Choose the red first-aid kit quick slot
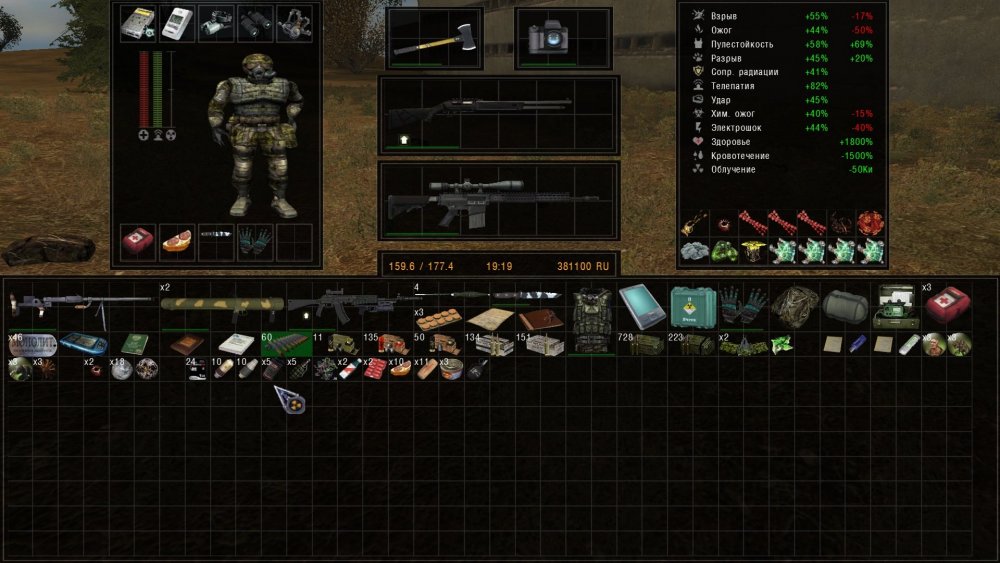The image size is (1000, 563). coord(137,241)
